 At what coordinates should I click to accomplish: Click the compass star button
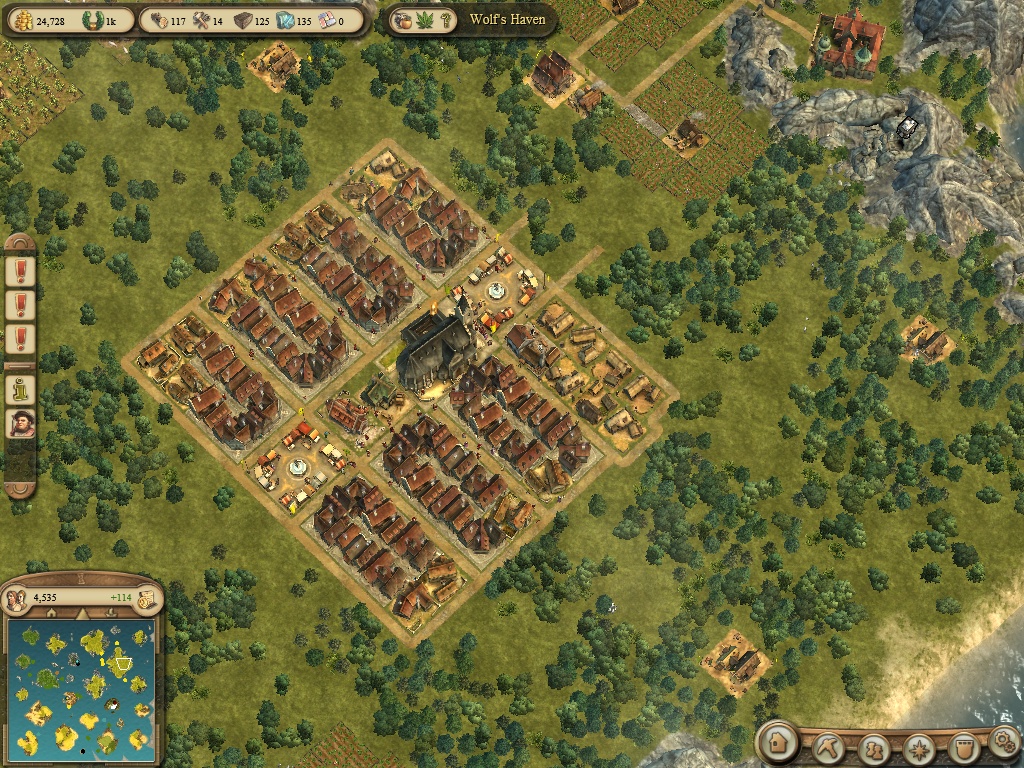coord(918,747)
